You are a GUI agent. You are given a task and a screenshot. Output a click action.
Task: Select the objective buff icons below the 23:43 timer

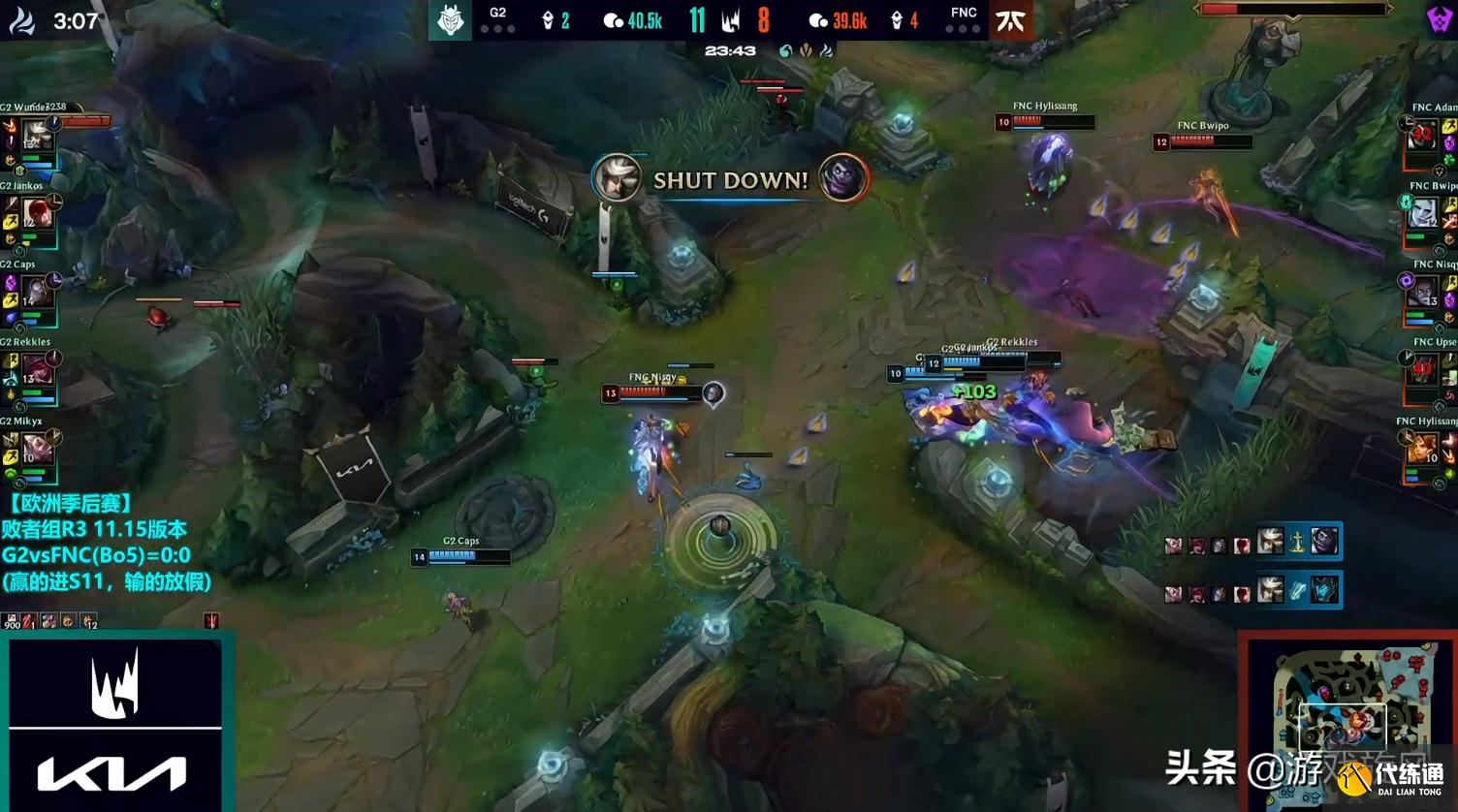[807, 49]
